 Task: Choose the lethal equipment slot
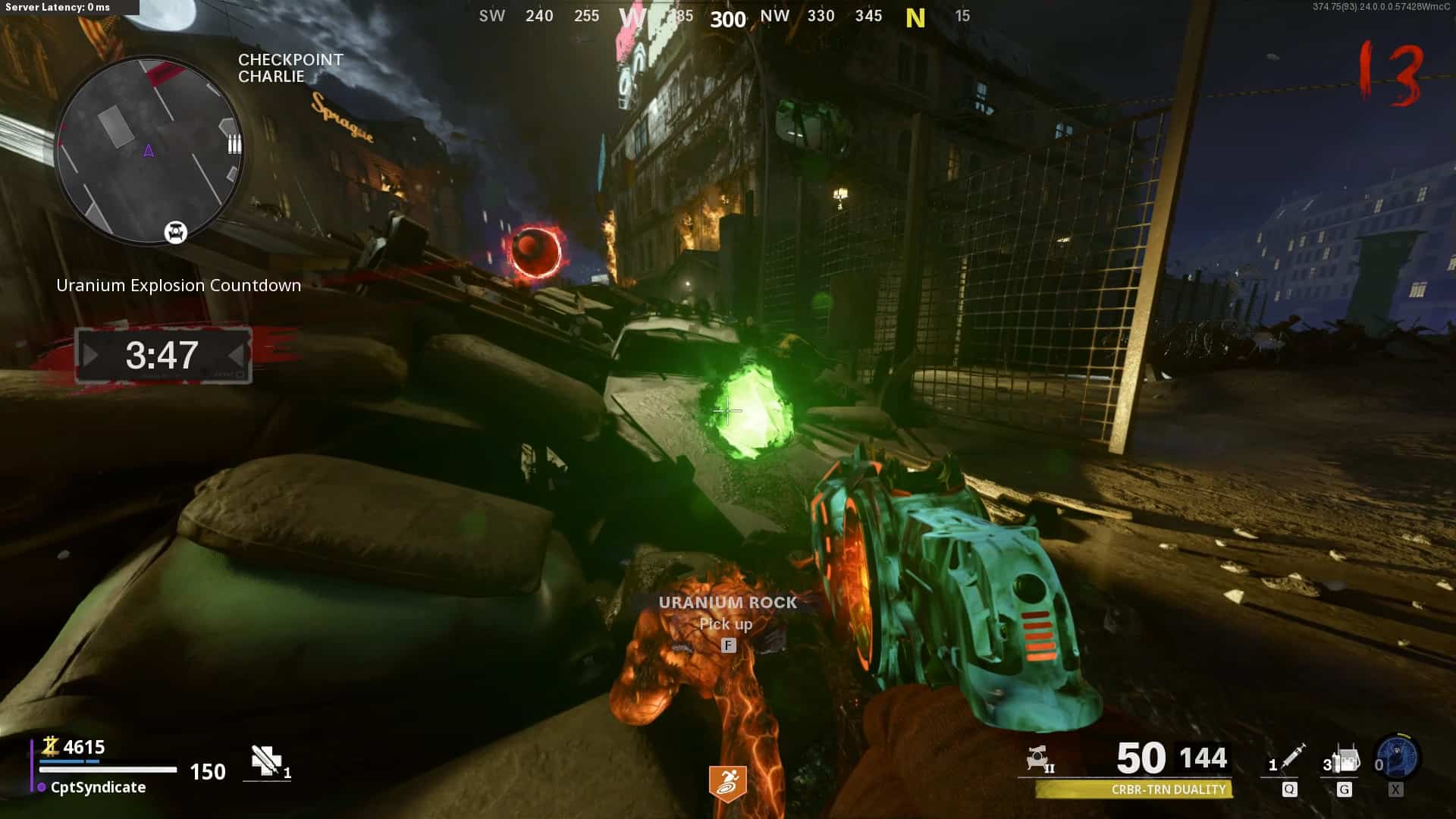click(1343, 761)
